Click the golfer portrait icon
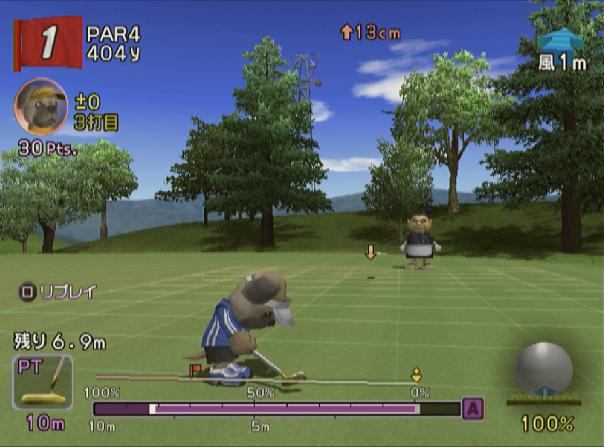 41,106
